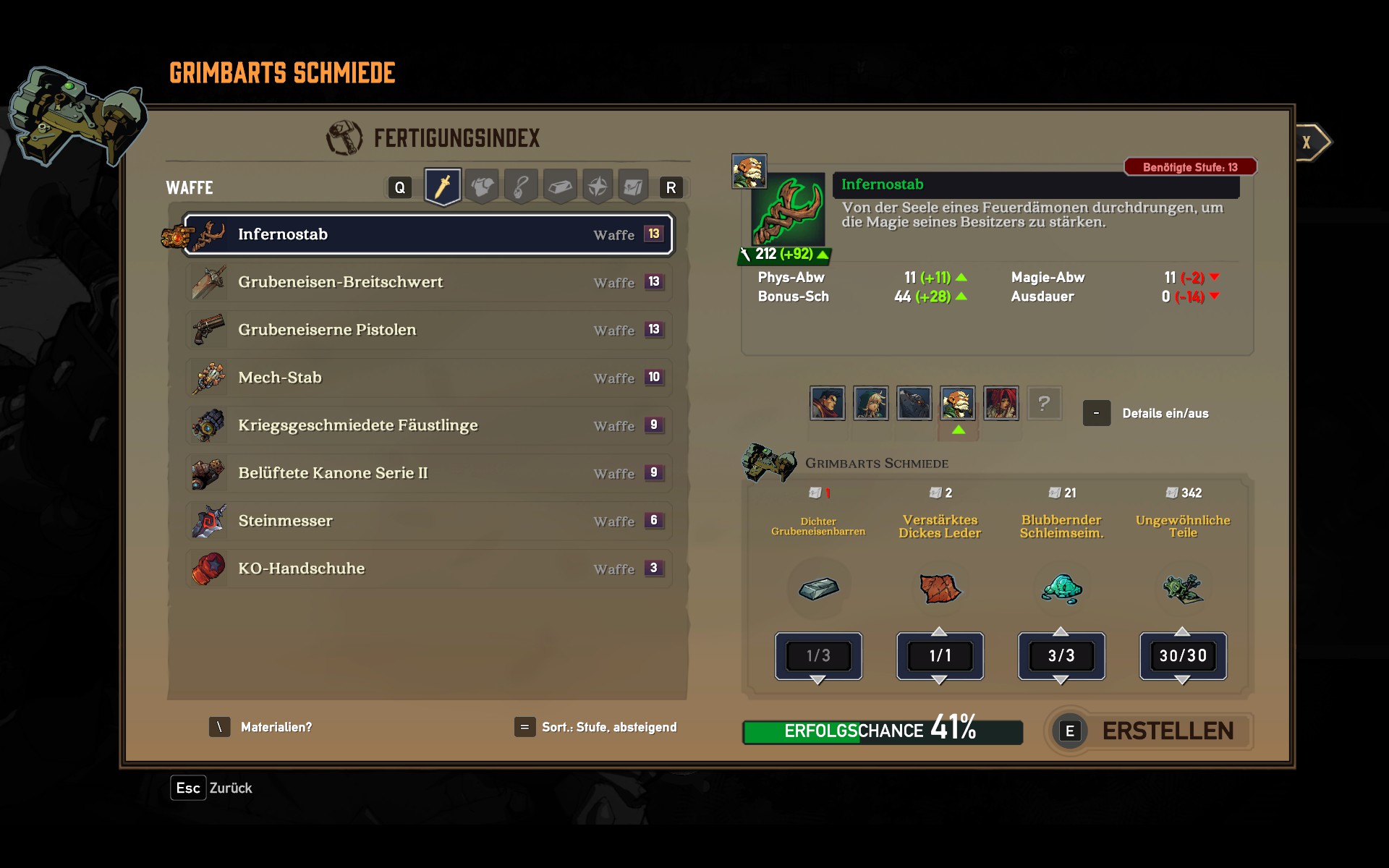This screenshot has width=1389, height=868.
Task: Select the KO-Handschuhe recipe
Action: coord(428,569)
